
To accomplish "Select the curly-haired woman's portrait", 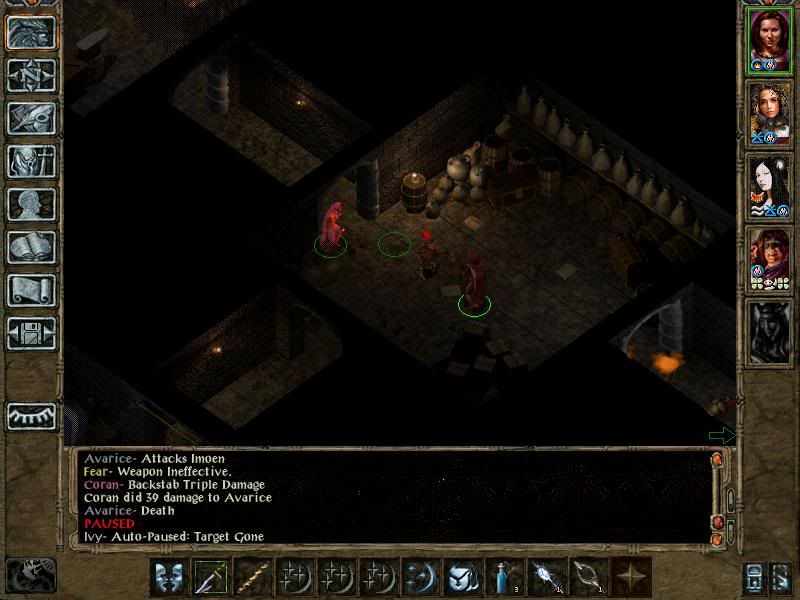I will (769, 113).
